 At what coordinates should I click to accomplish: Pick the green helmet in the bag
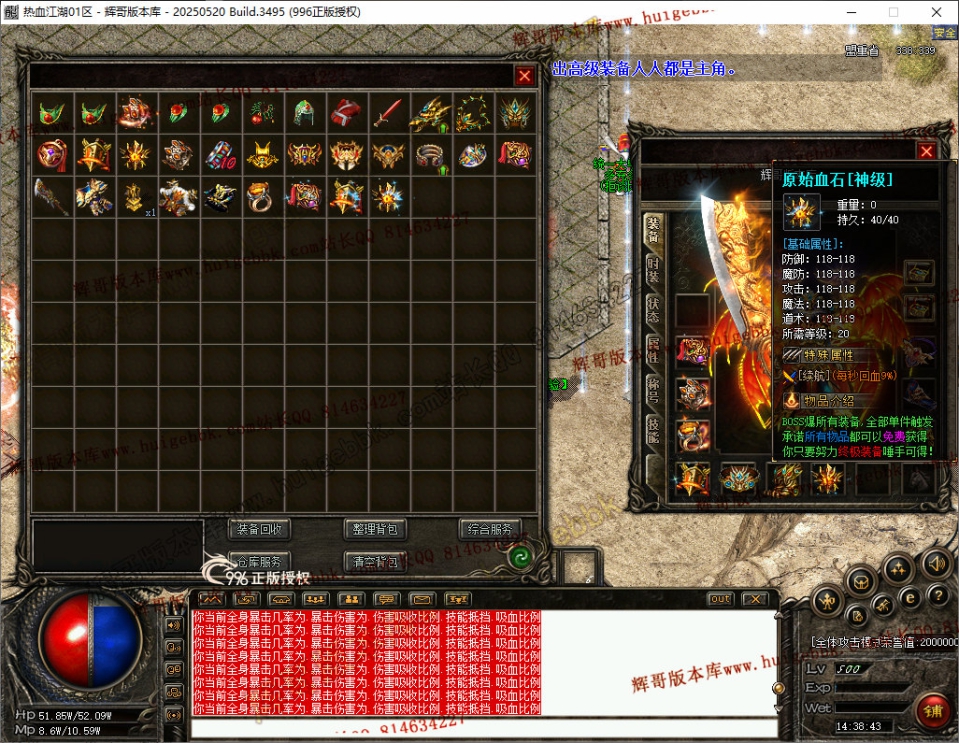pyautogui.click(x=304, y=113)
